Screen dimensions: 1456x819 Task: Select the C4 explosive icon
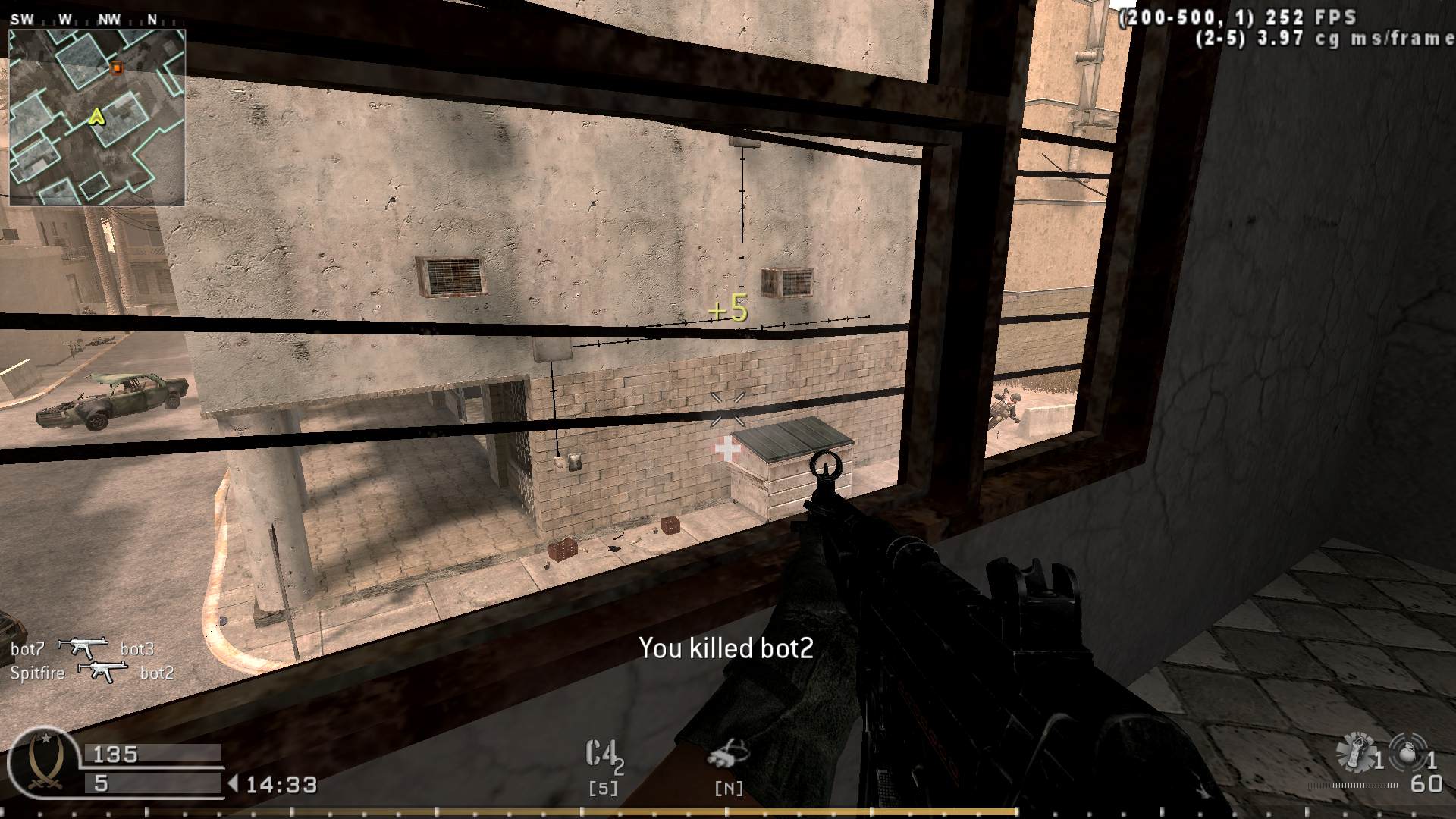(x=604, y=755)
